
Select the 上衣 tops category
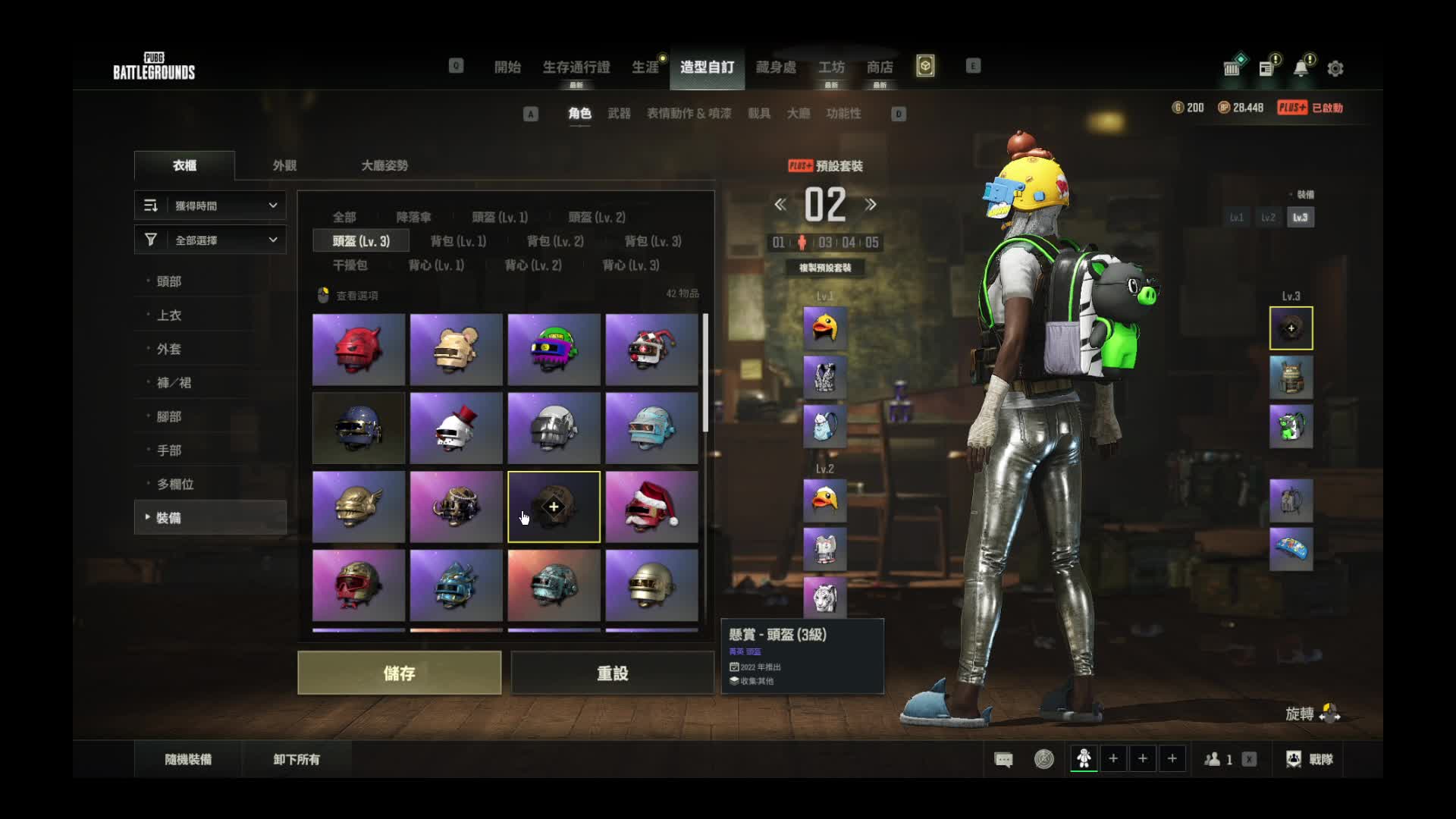[x=169, y=315]
